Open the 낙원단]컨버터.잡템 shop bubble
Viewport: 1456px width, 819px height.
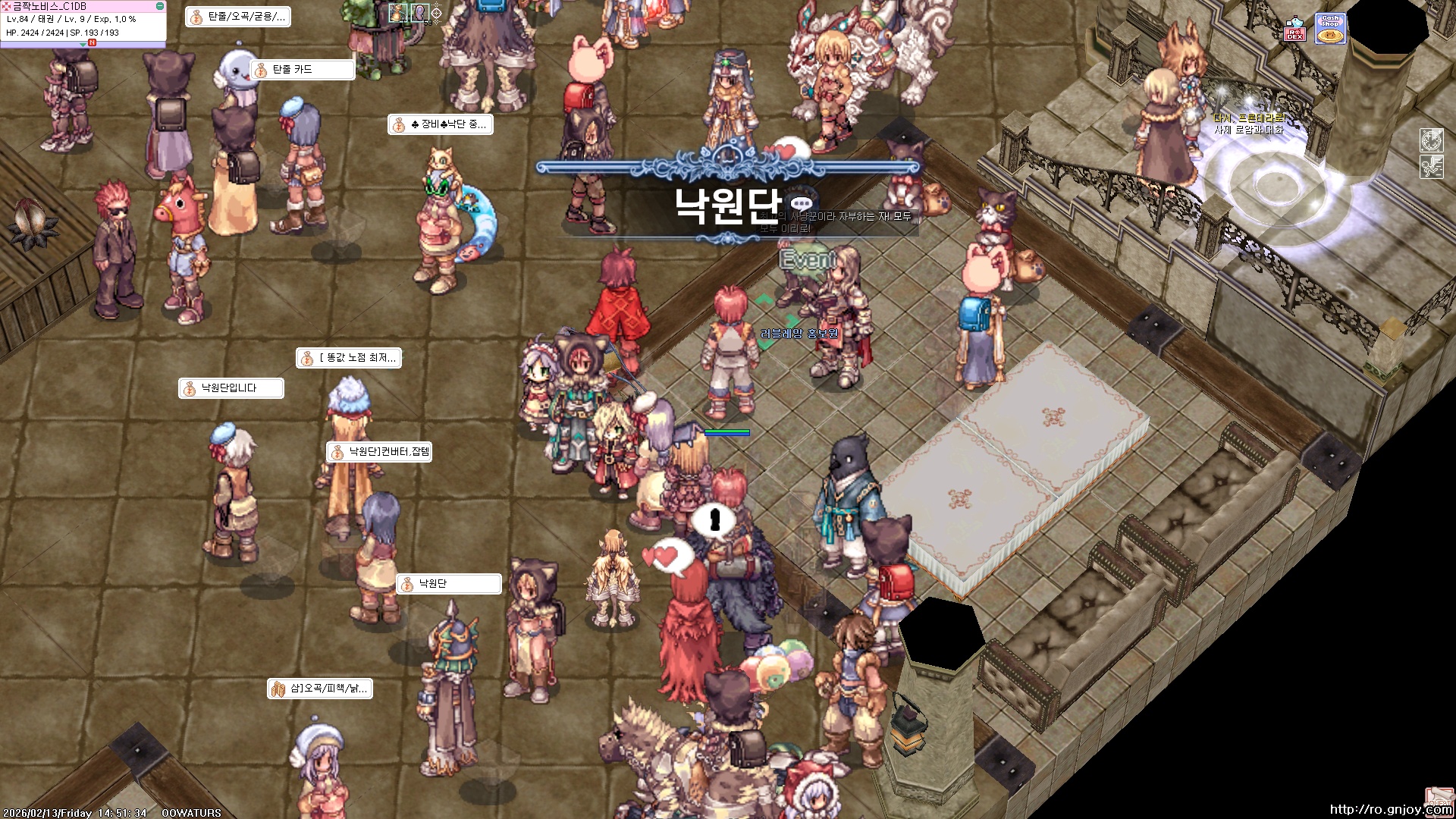[x=381, y=451]
